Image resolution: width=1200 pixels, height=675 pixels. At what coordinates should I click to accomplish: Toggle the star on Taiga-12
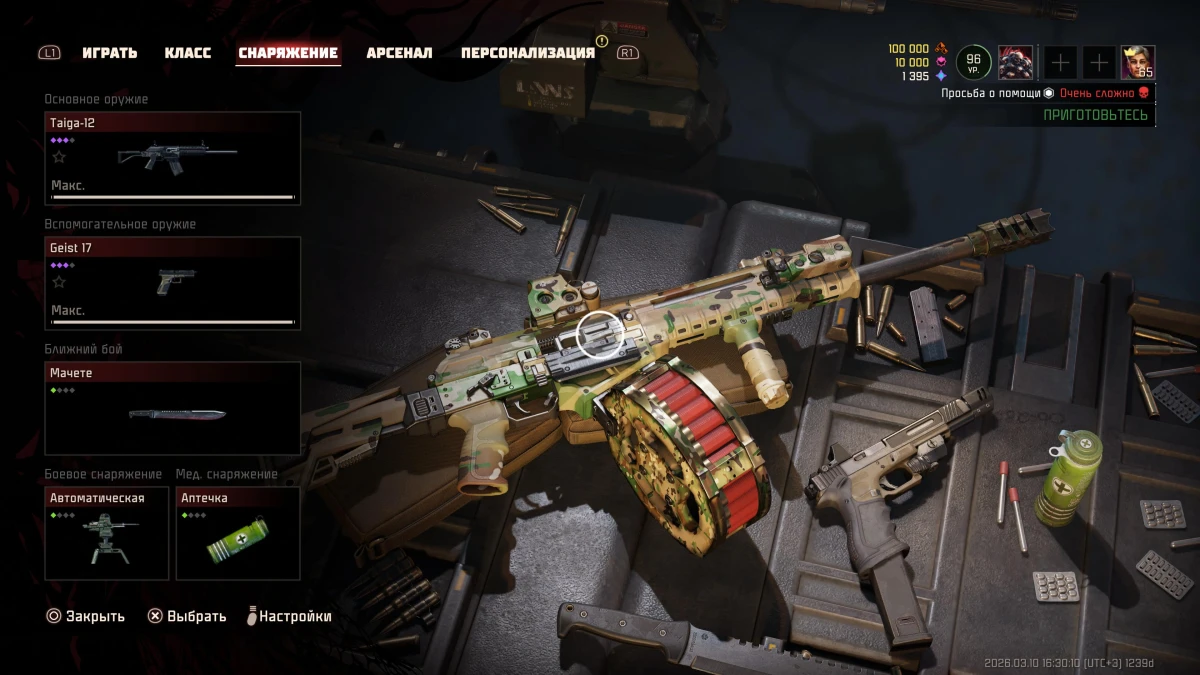coord(59,157)
